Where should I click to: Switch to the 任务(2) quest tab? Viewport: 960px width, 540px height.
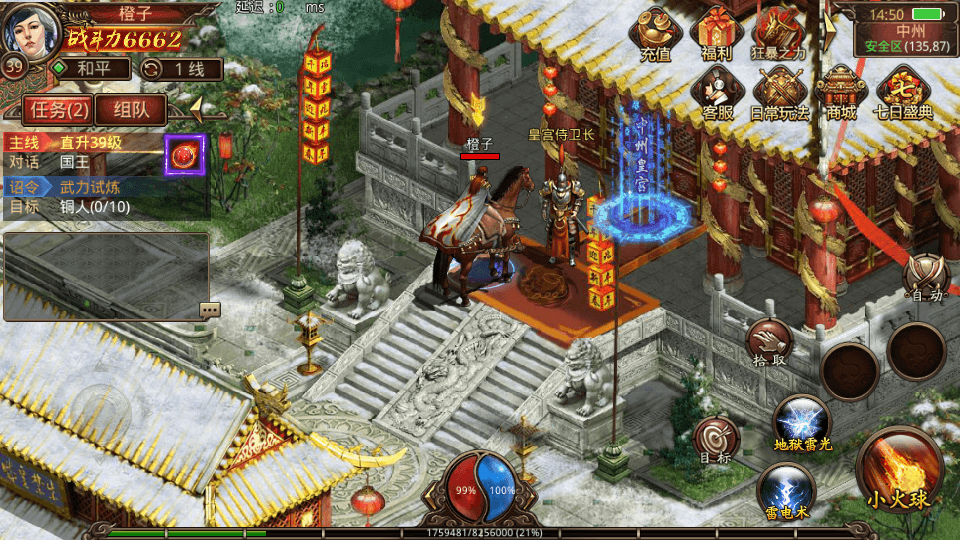(59, 110)
